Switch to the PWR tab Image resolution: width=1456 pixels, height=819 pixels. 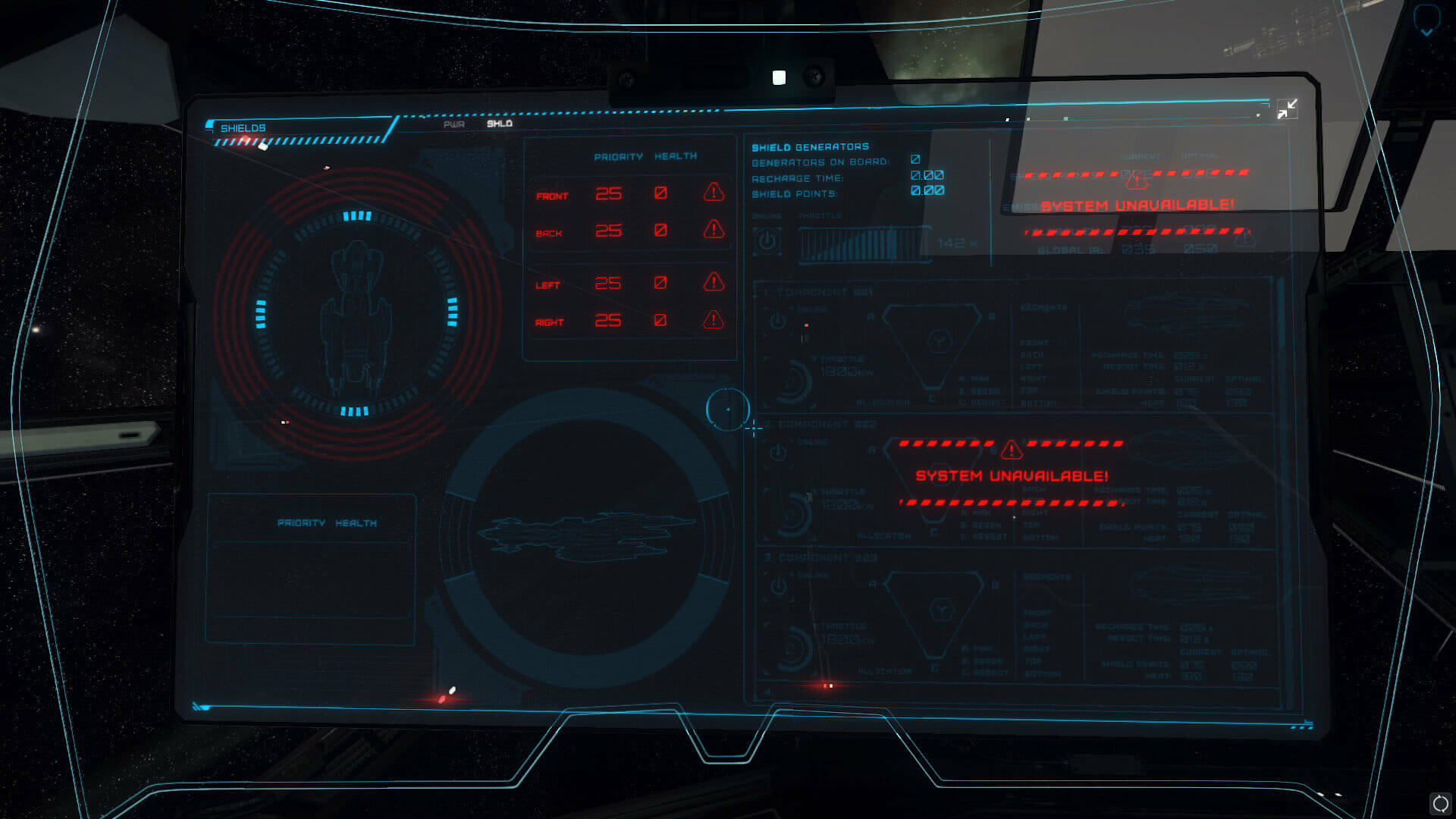point(453,124)
